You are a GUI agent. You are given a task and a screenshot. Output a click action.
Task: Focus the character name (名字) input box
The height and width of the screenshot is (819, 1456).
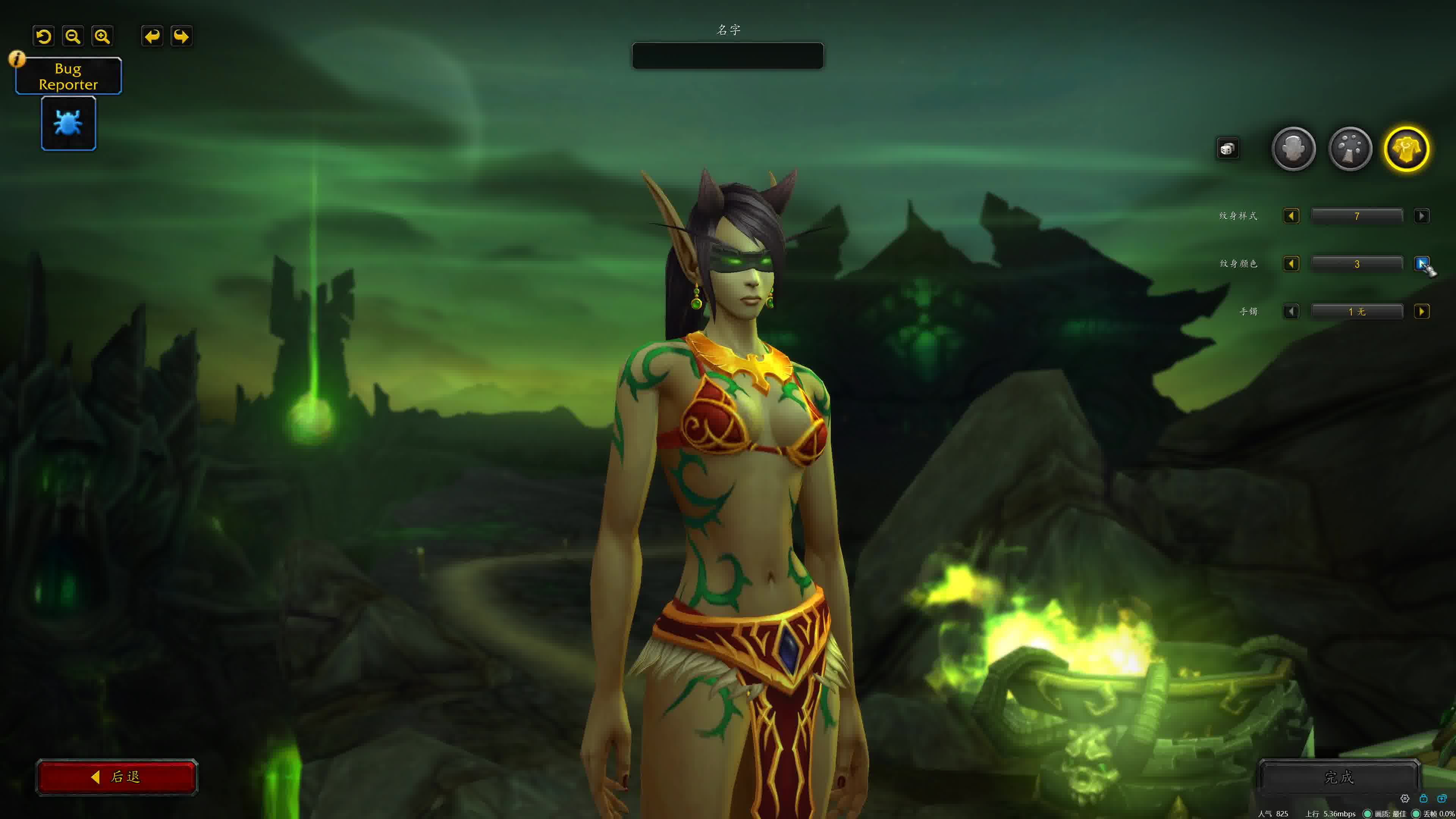tap(728, 56)
